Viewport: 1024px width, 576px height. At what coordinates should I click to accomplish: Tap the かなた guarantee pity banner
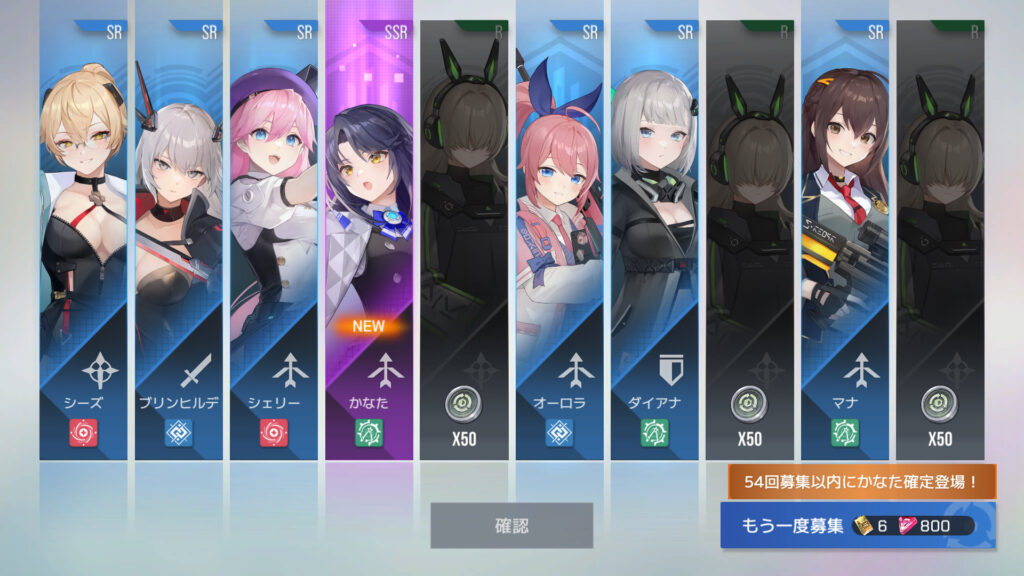(x=861, y=482)
